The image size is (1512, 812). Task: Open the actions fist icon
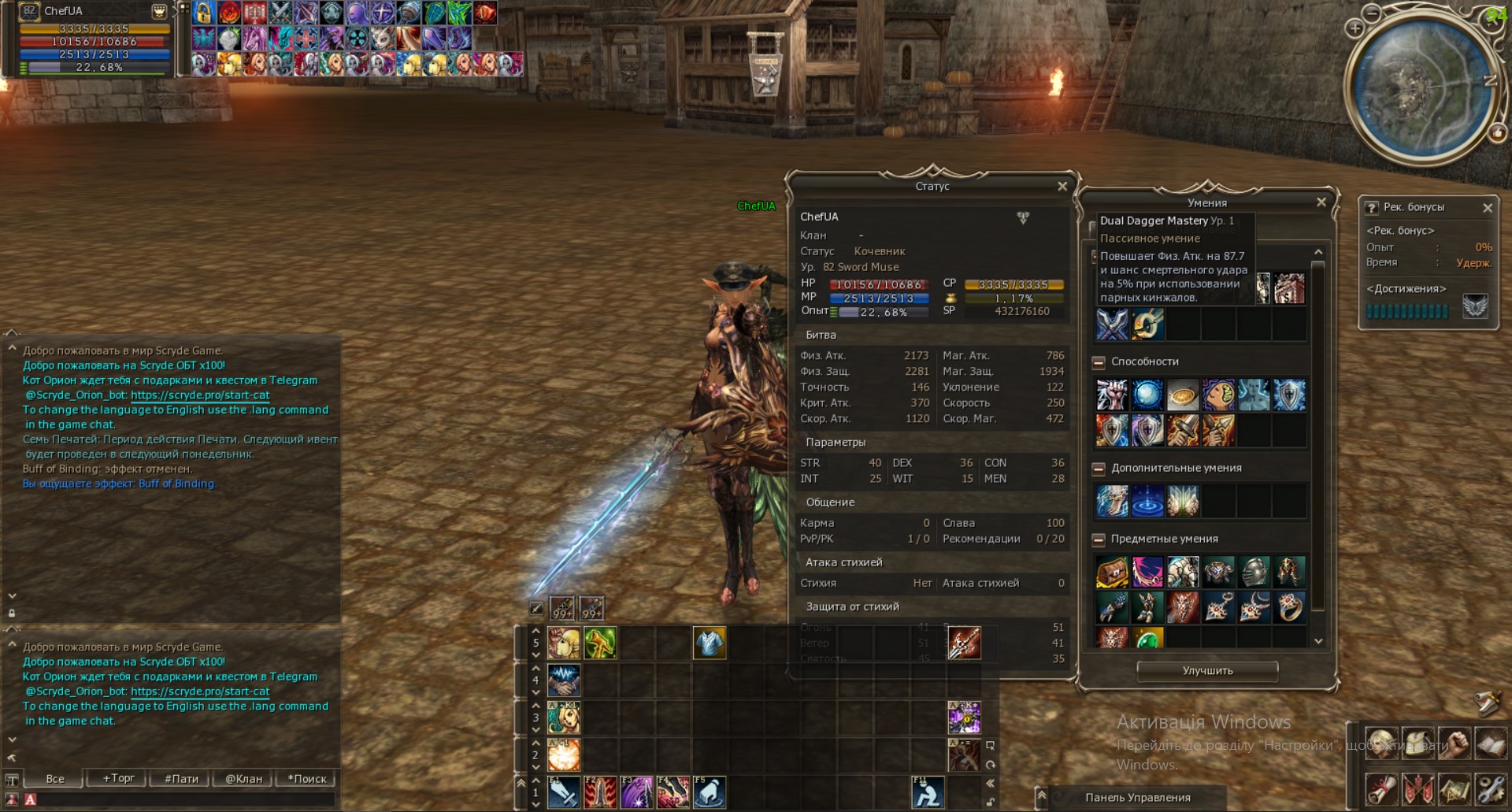pyautogui.click(x=1453, y=743)
